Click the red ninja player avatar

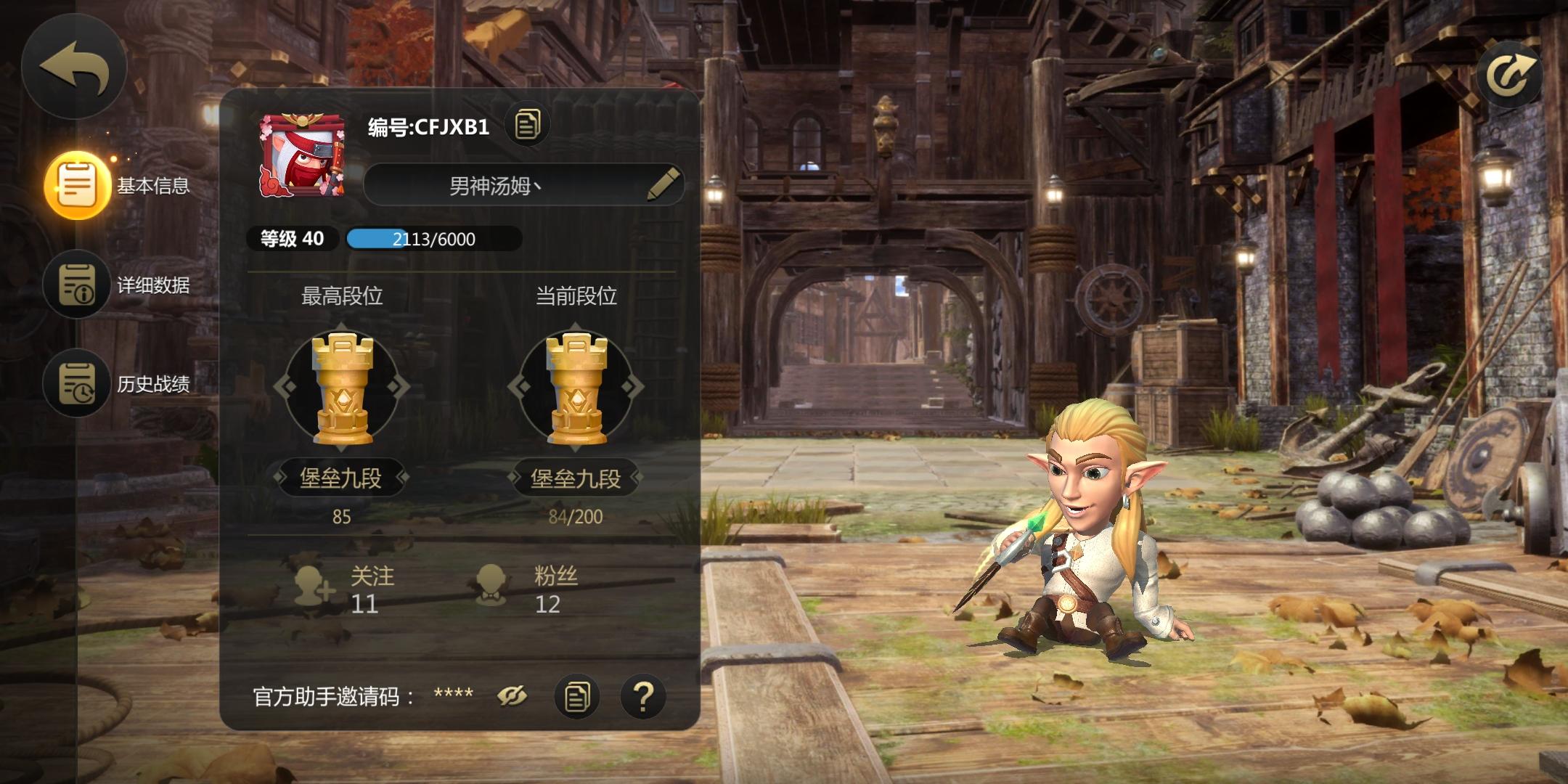(302, 155)
